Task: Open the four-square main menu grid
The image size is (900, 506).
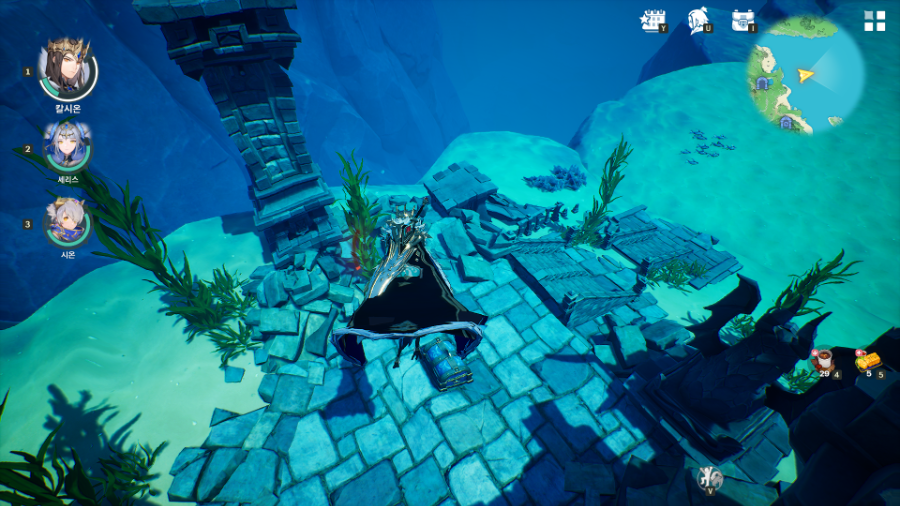Action: (x=874, y=21)
